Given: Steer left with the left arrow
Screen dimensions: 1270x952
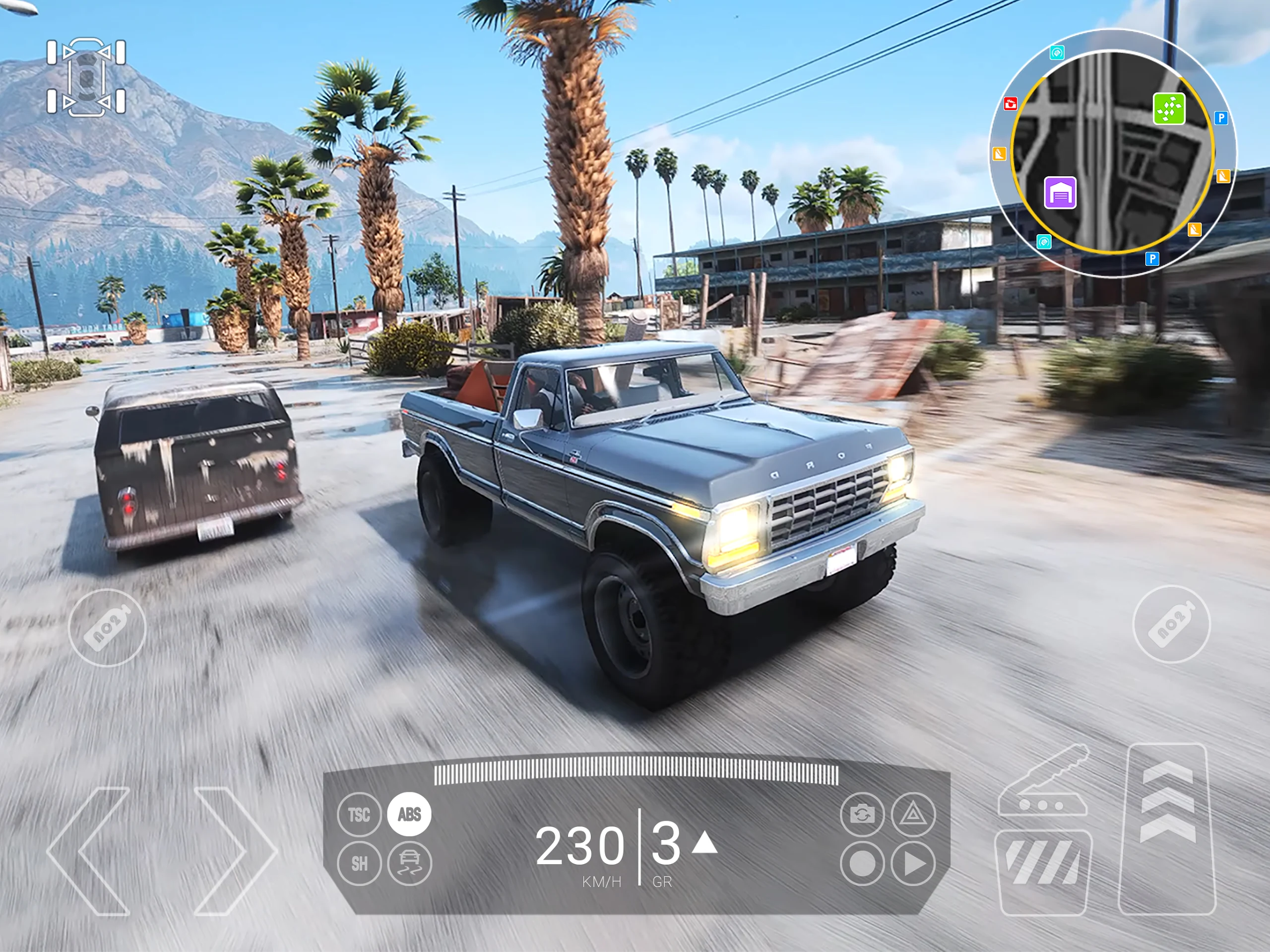Looking at the screenshot, I should pos(92,851).
